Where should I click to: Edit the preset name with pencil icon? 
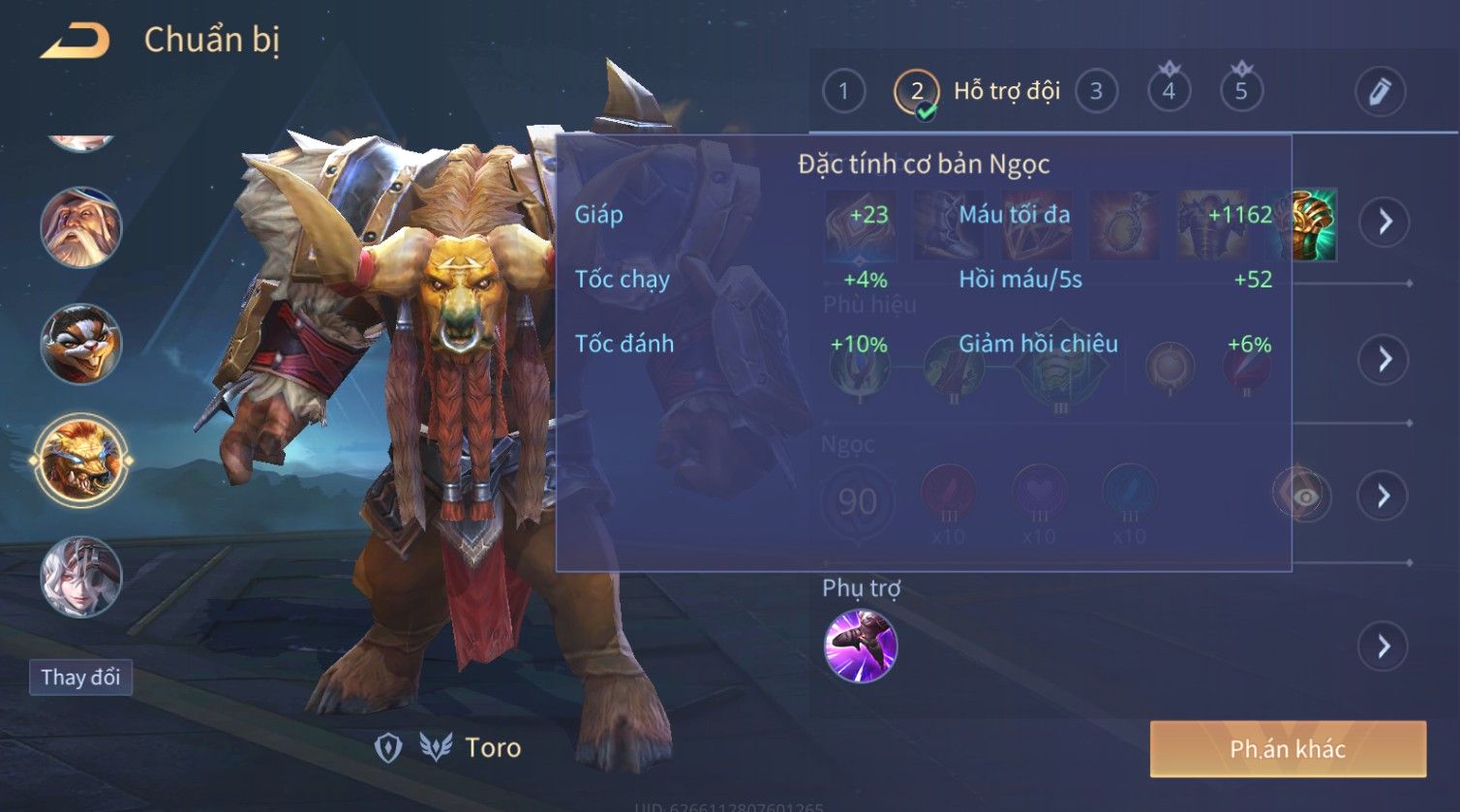point(1380,92)
